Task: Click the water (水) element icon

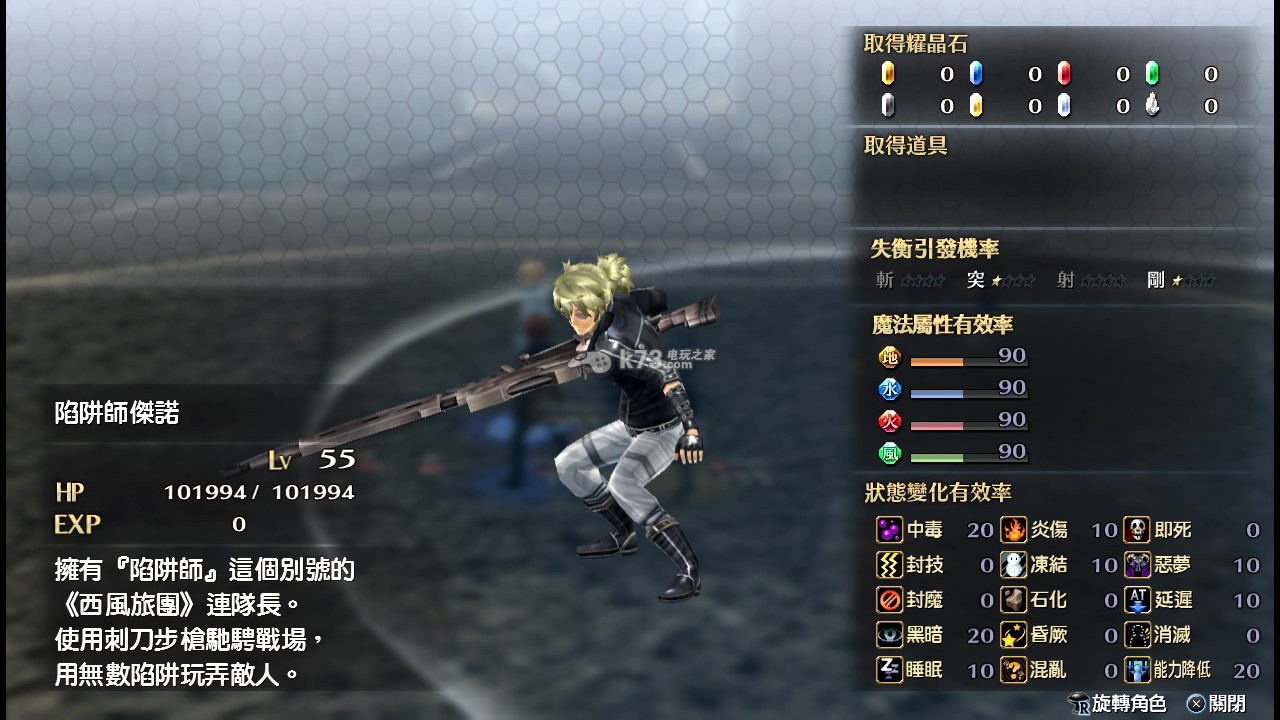Action: tap(889, 389)
